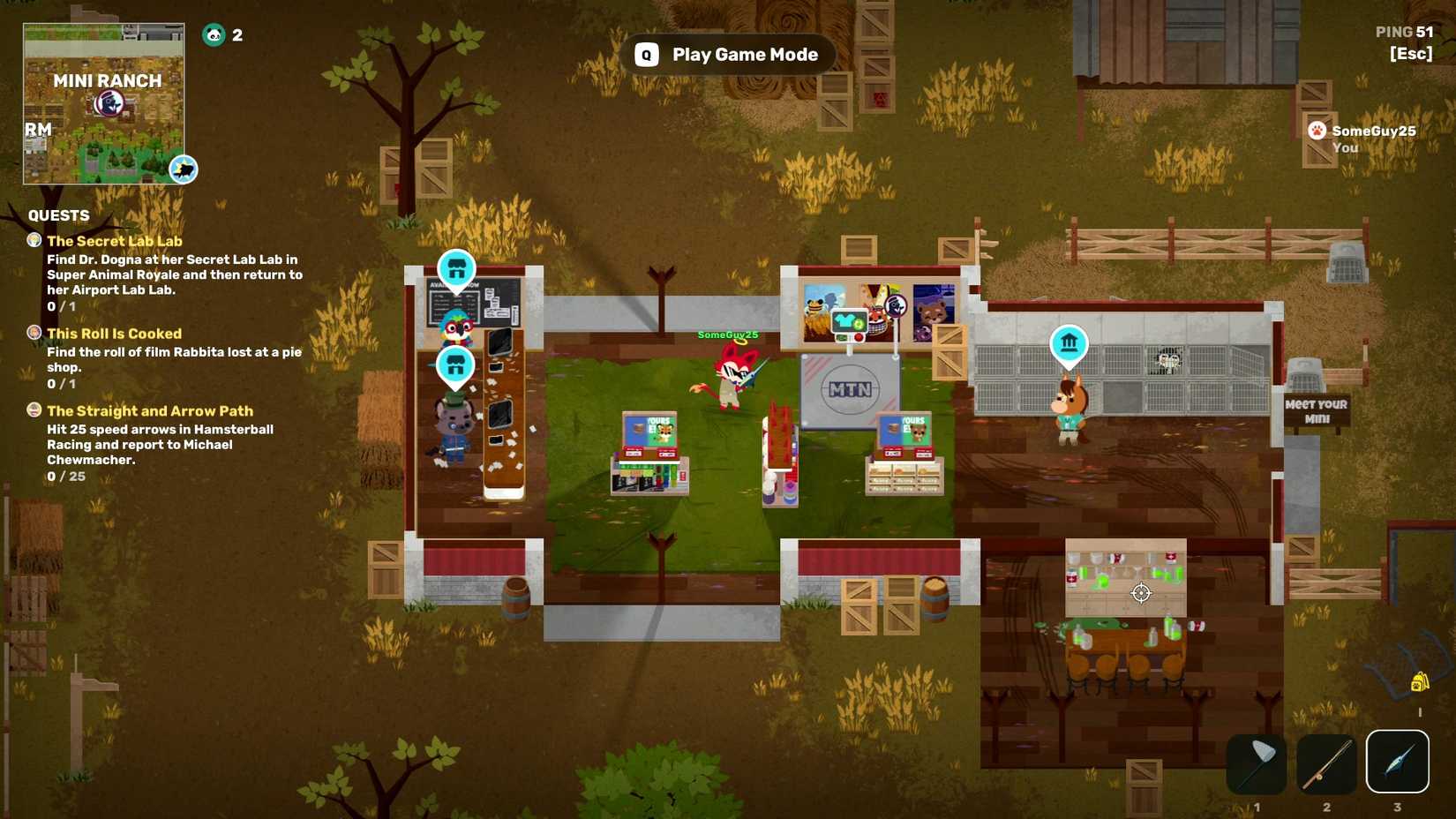Click the fish marker on minimap edge

point(184,169)
